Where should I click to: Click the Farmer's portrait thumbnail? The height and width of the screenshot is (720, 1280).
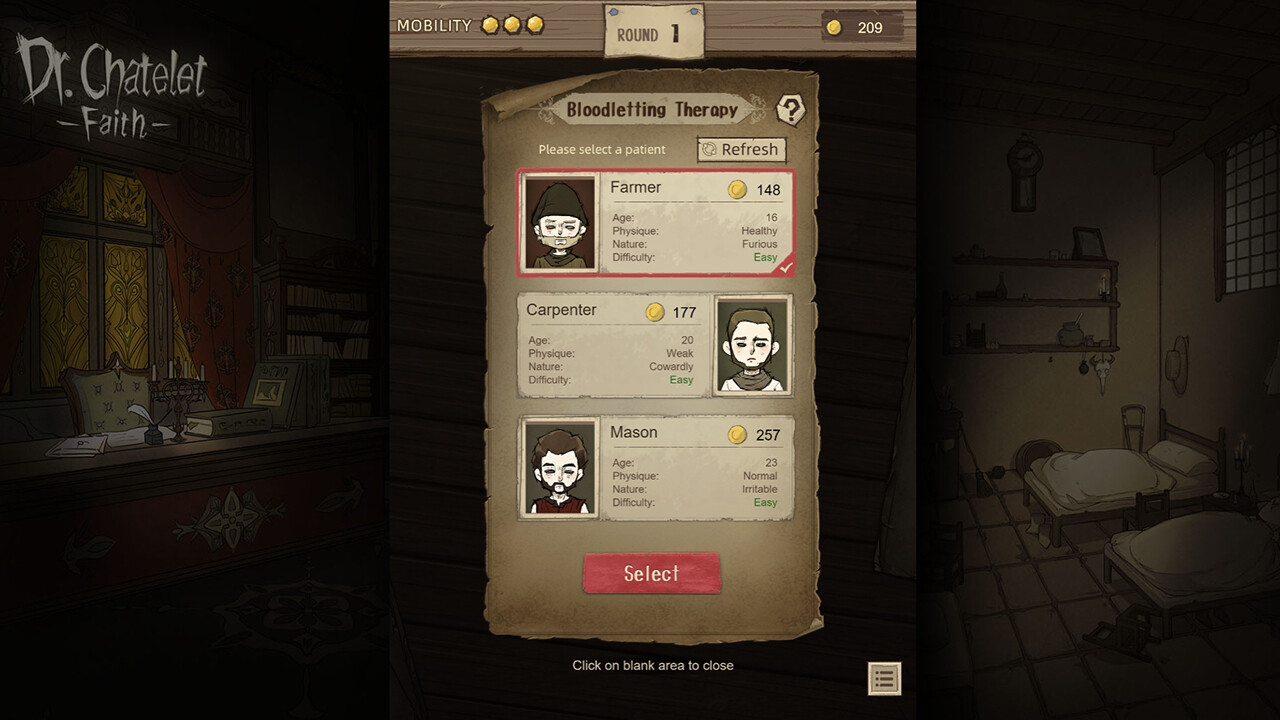click(559, 222)
